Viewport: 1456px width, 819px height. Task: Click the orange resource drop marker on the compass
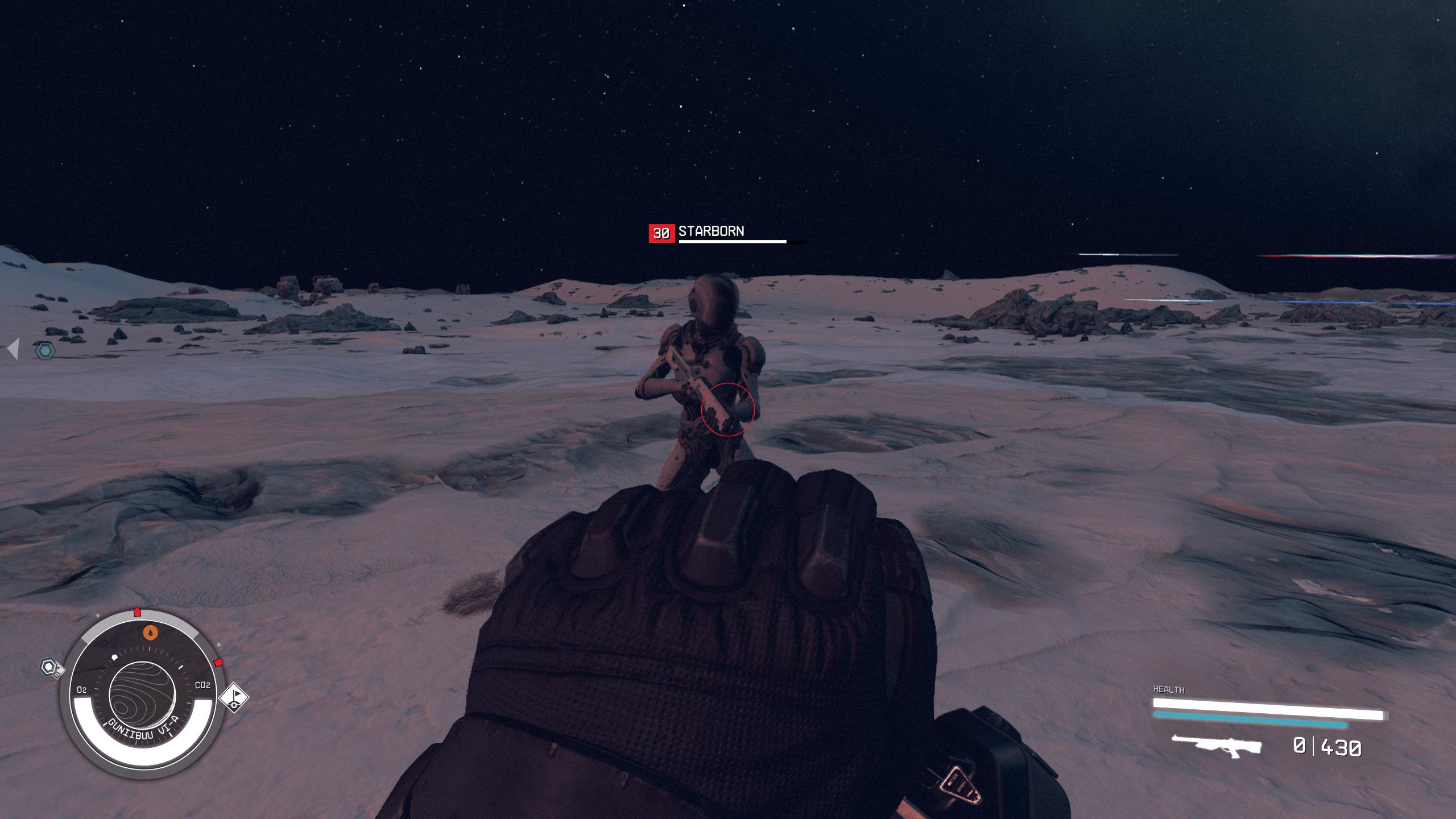coord(150,632)
